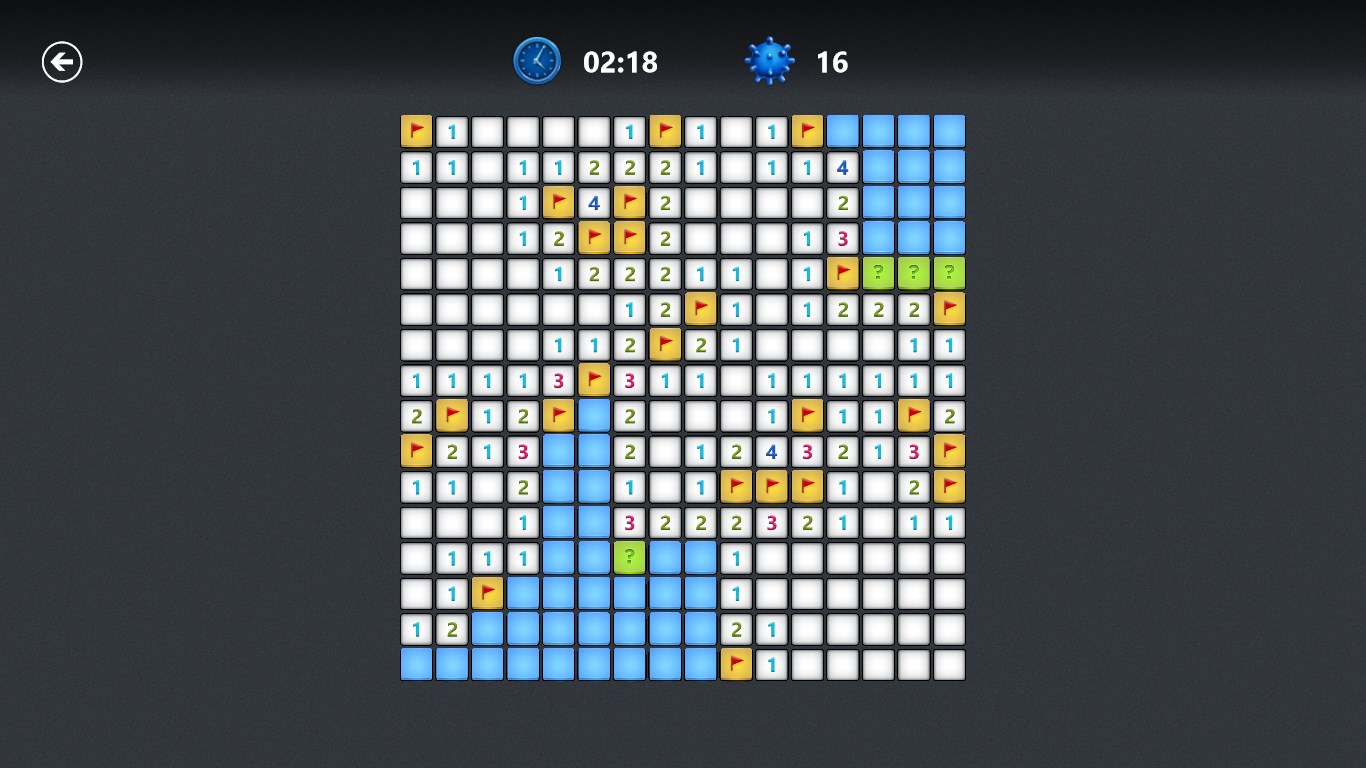The width and height of the screenshot is (1366, 768).
Task: Click the timer clock icon
Action: 537,60
